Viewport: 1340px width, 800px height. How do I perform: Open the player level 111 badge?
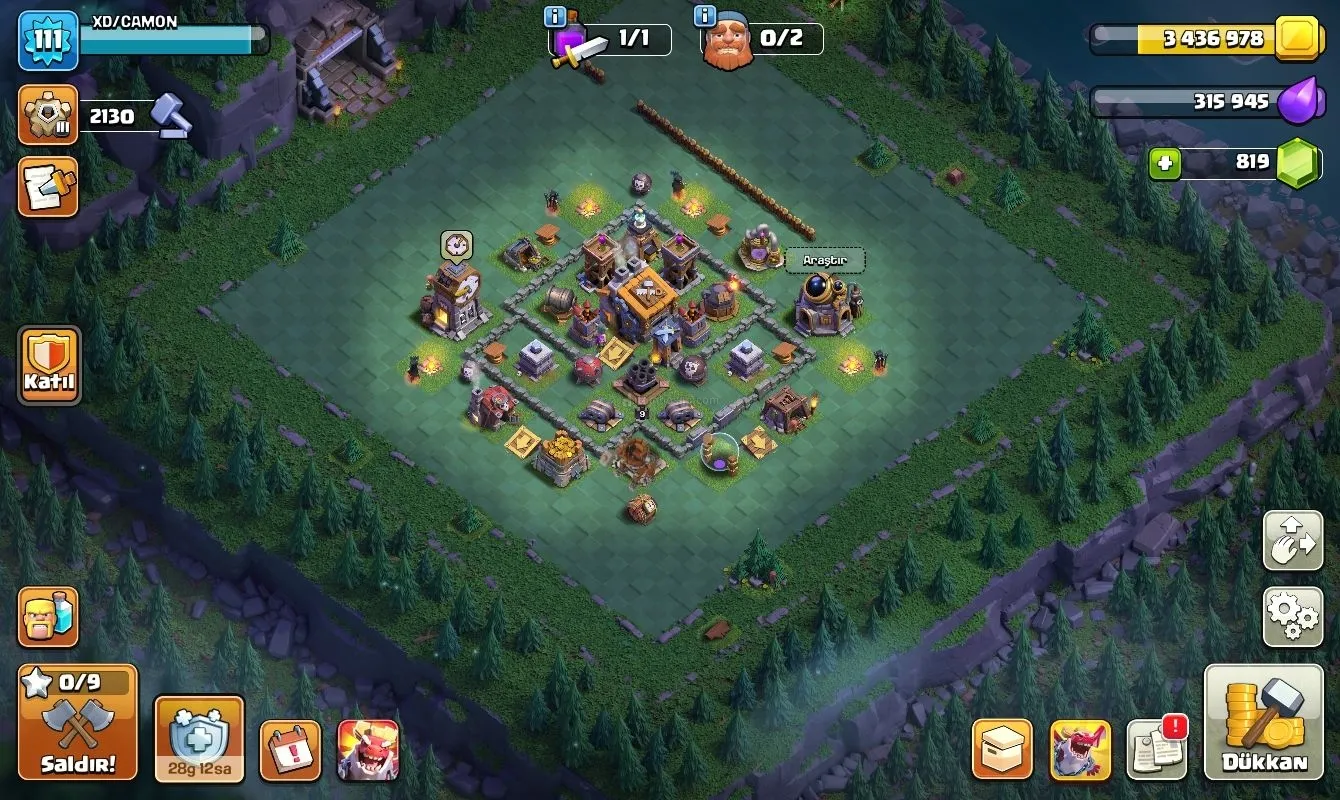pos(48,40)
